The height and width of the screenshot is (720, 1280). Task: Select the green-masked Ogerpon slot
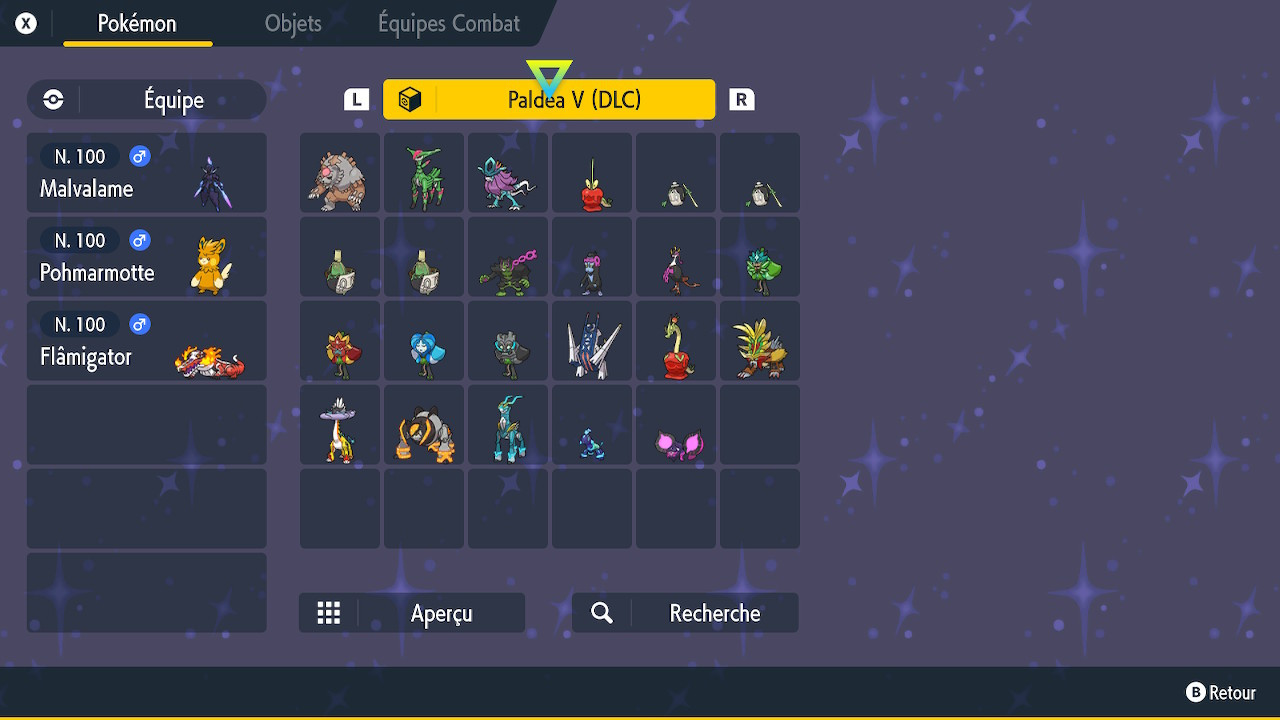[x=760, y=257]
